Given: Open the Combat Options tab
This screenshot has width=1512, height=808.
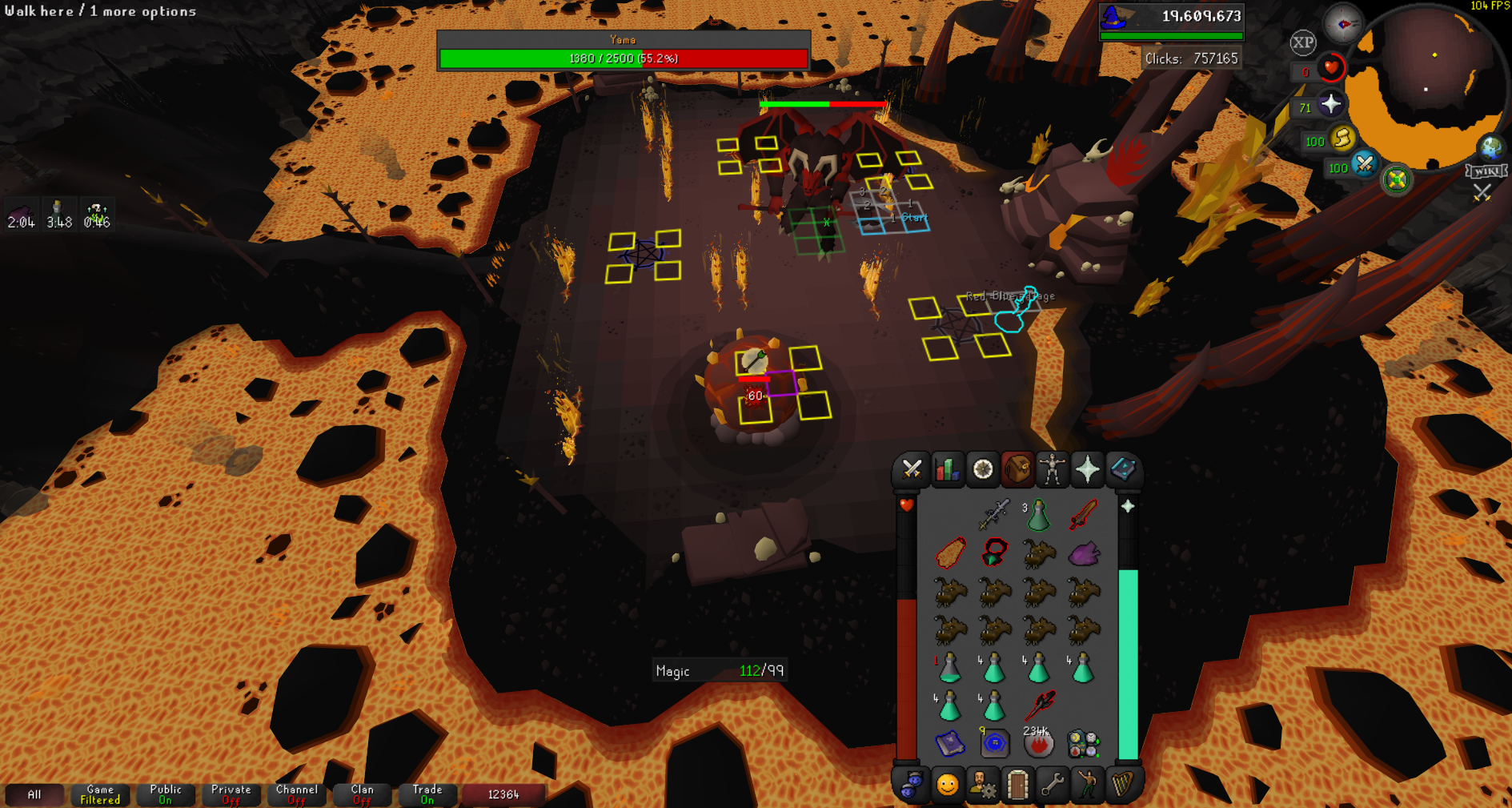Looking at the screenshot, I should pyautogui.click(x=912, y=470).
